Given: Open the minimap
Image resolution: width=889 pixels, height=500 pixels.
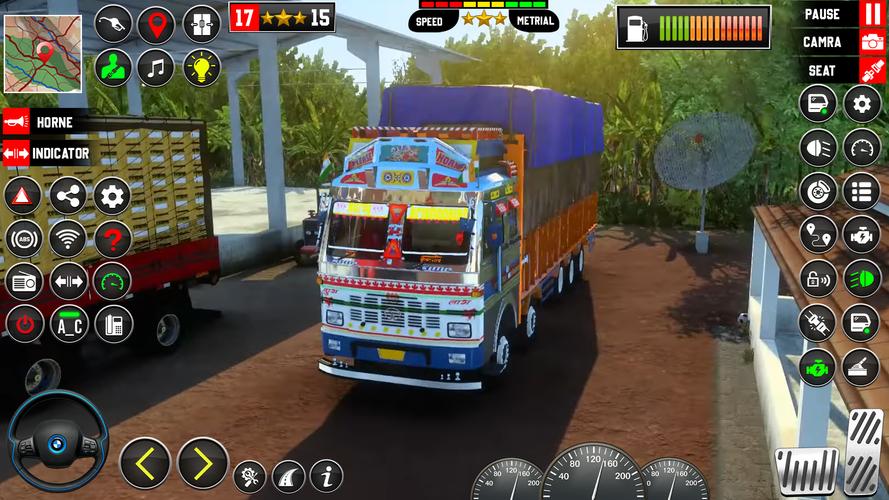Looking at the screenshot, I should point(42,40).
